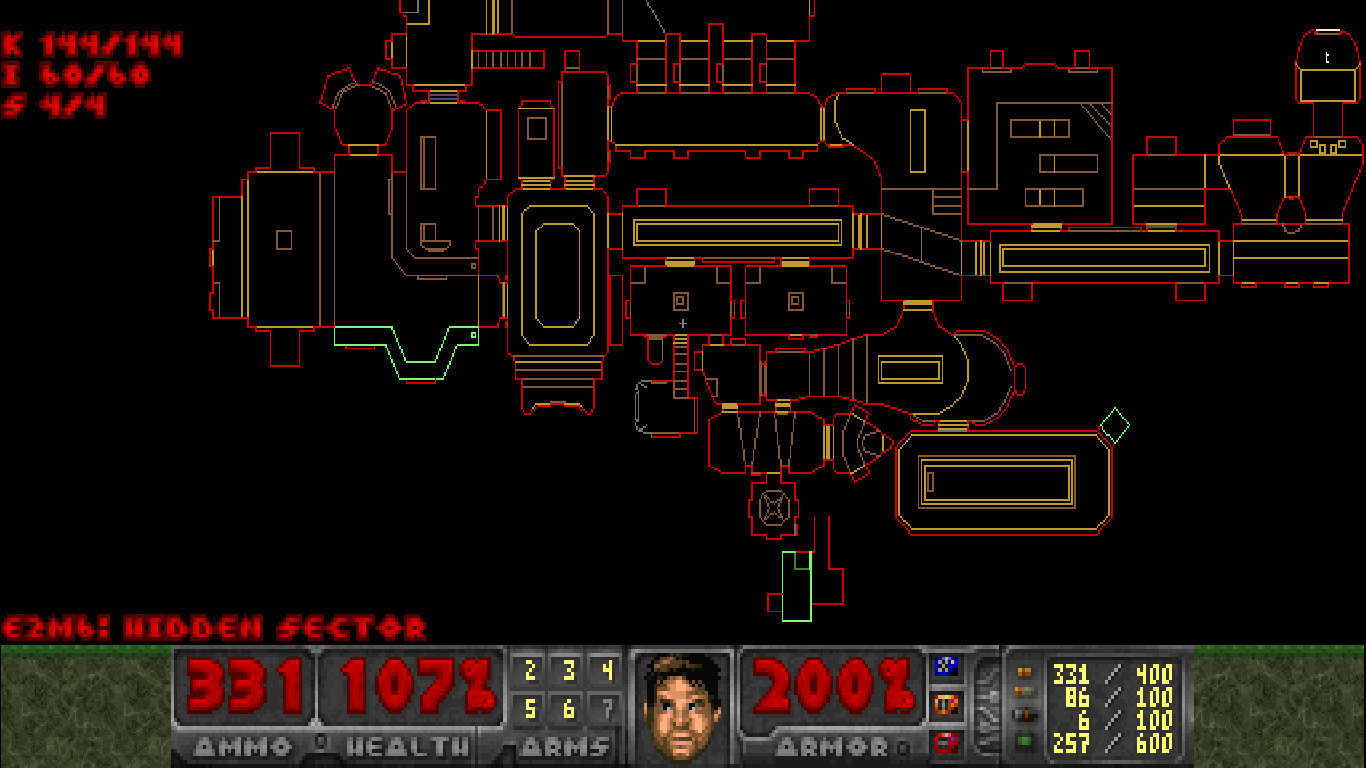Viewport: 1366px width, 768px height.
Task: Click the ARMS panel label
Action: (565, 744)
